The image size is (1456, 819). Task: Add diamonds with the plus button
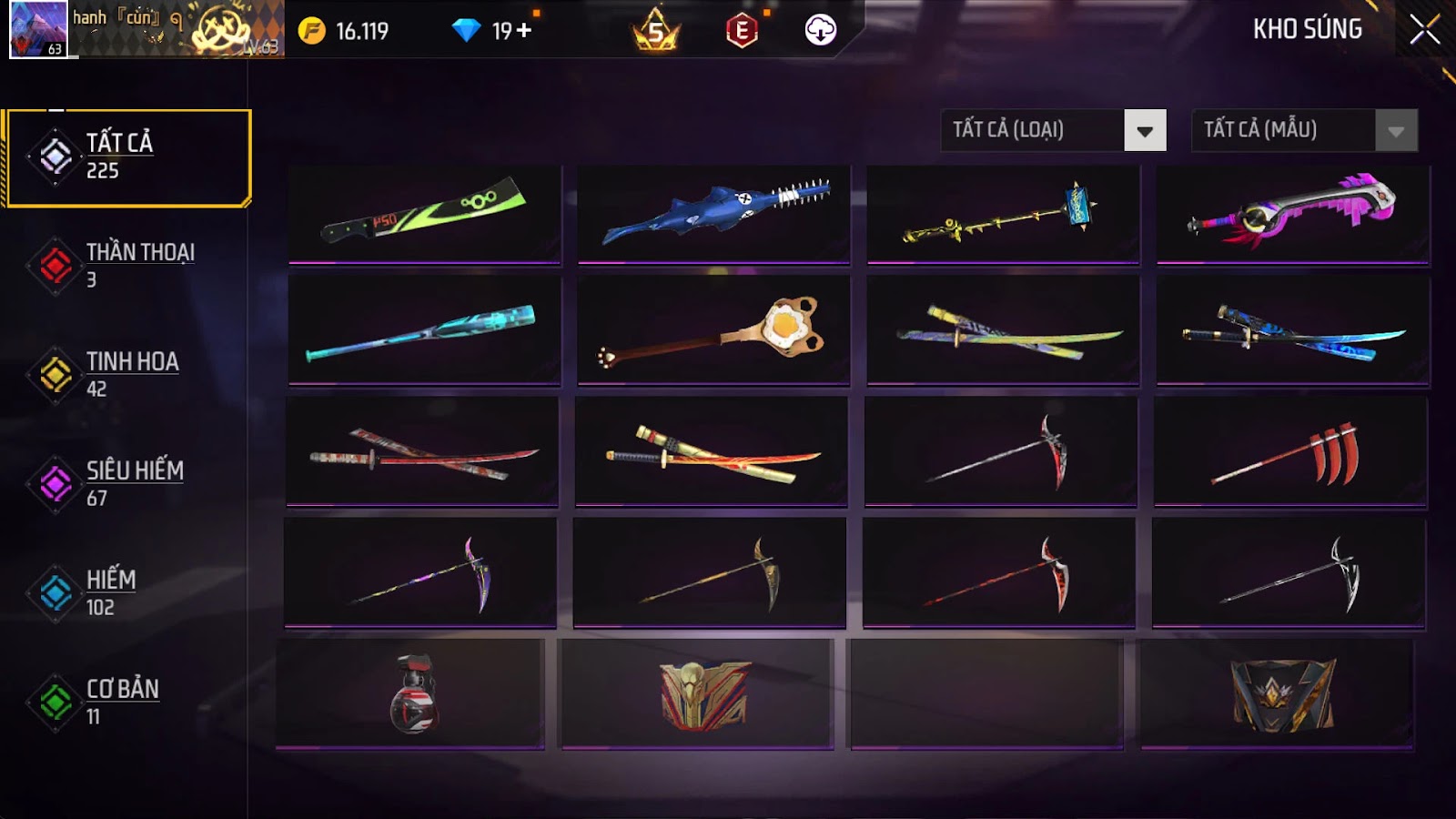click(x=524, y=31)
